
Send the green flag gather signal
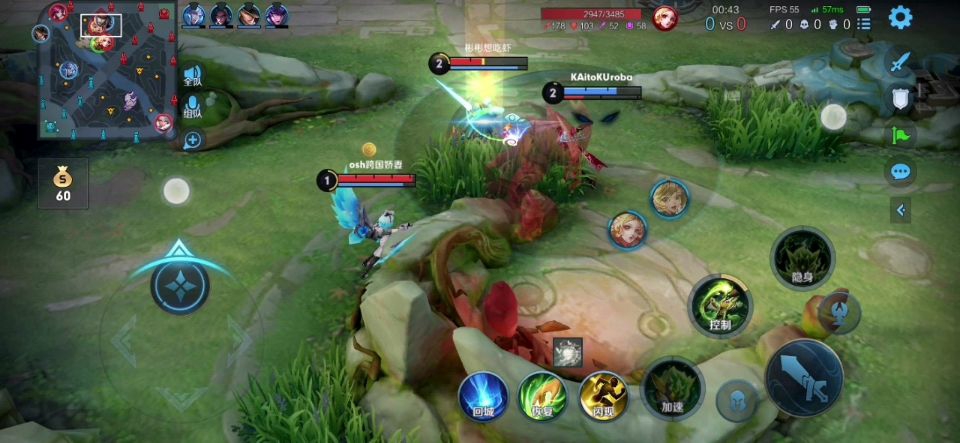click(x=901, y=134)
